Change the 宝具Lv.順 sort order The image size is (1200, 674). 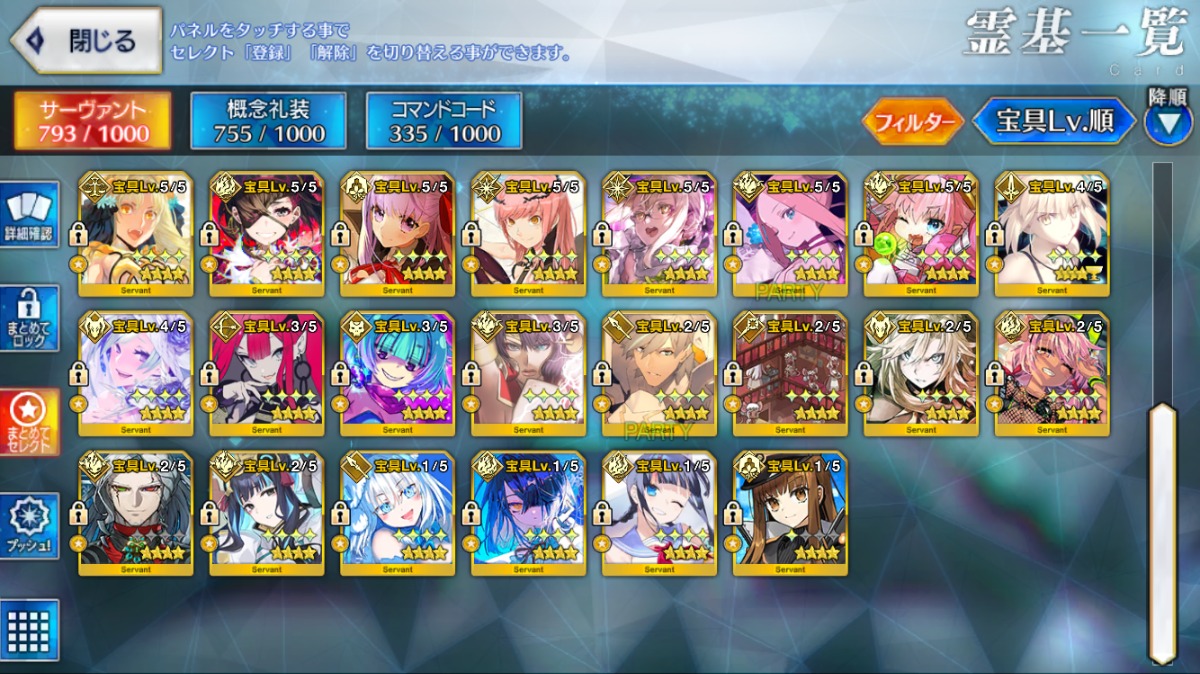click(x=1054, y=122)
